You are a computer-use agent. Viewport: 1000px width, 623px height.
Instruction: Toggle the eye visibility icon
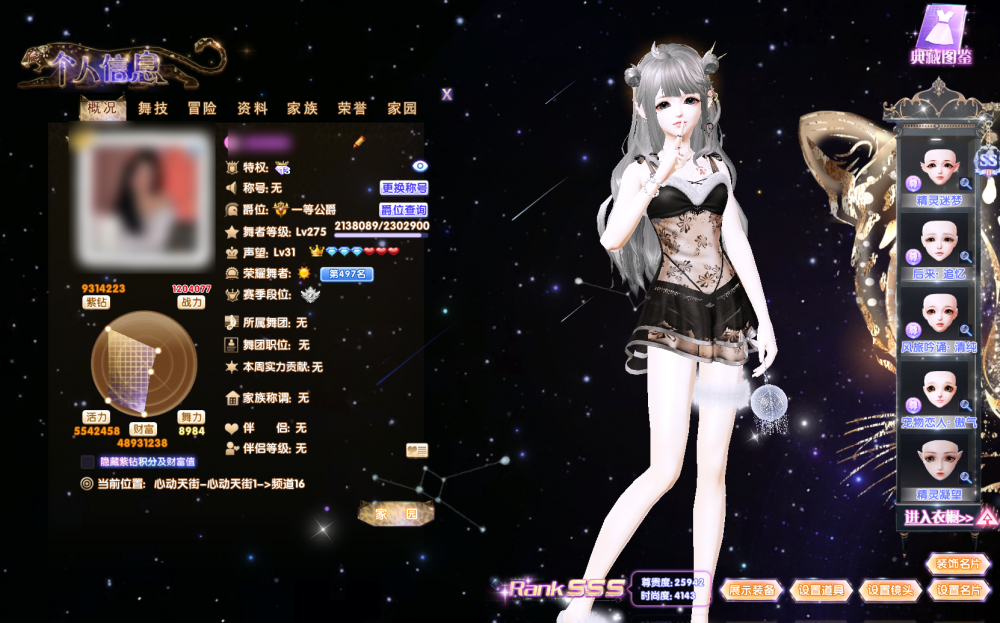pyautogui.click(x=420, y=166)
